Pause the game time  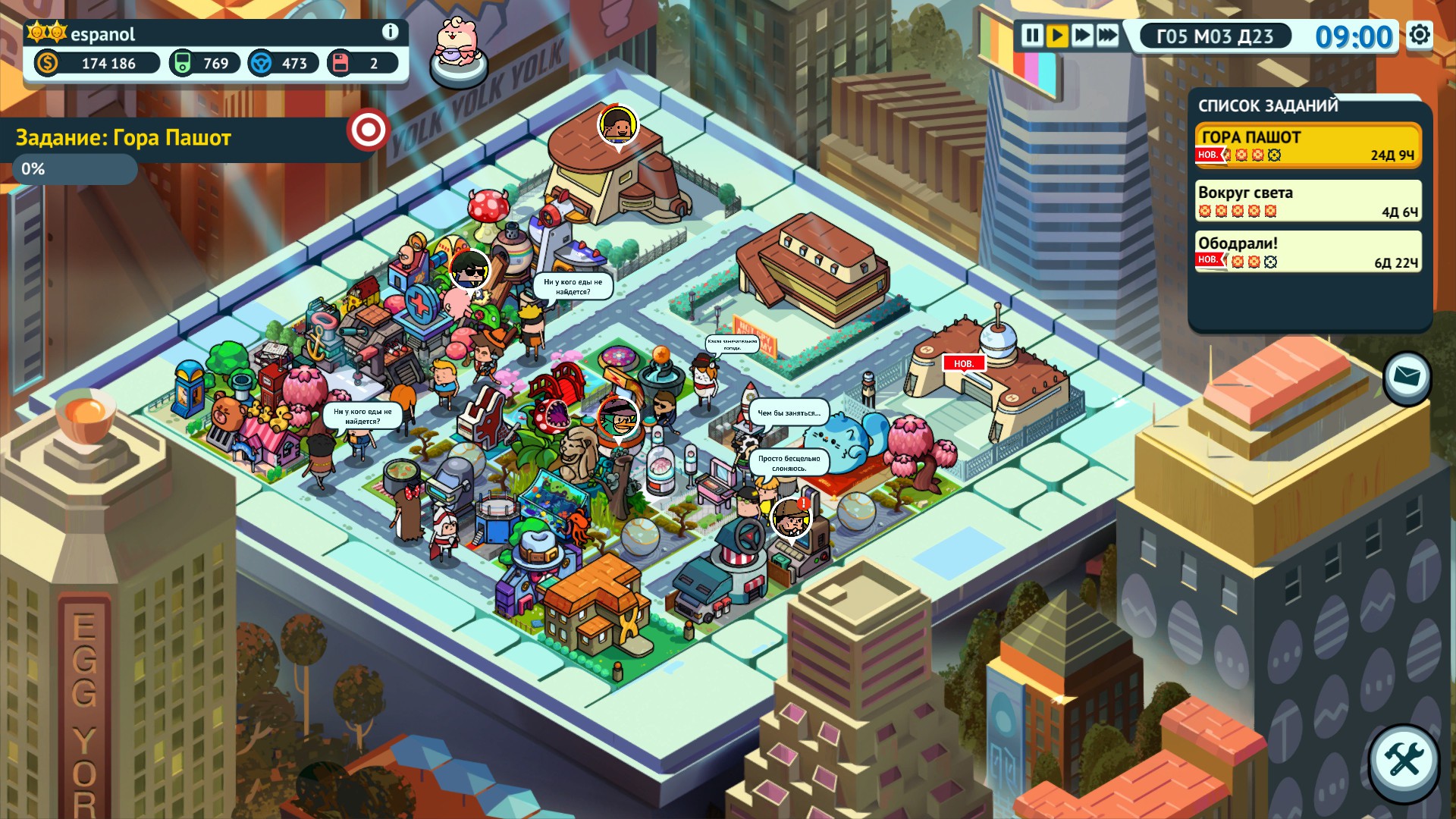pos(1032,36)
